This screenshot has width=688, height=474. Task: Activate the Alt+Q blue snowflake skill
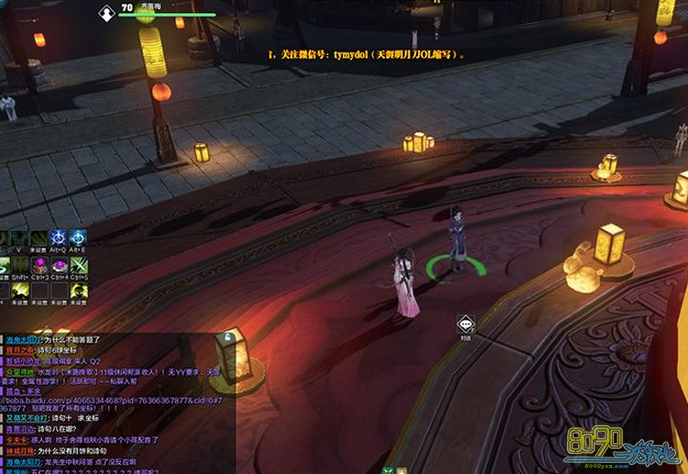tap(59, 238)
